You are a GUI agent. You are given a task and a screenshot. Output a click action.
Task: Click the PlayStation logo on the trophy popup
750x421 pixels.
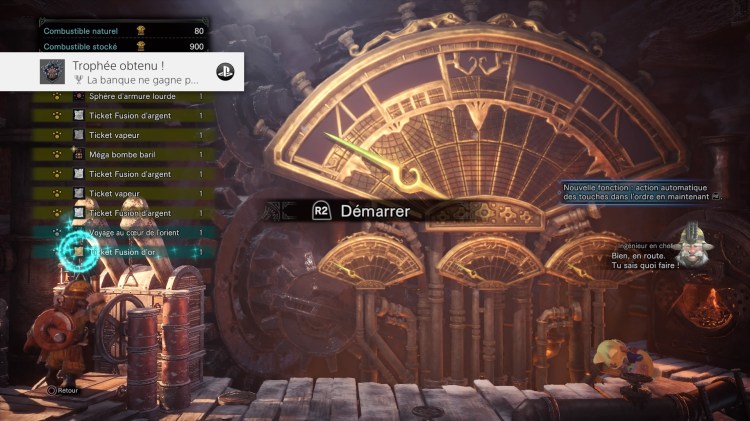pos(225,72)
